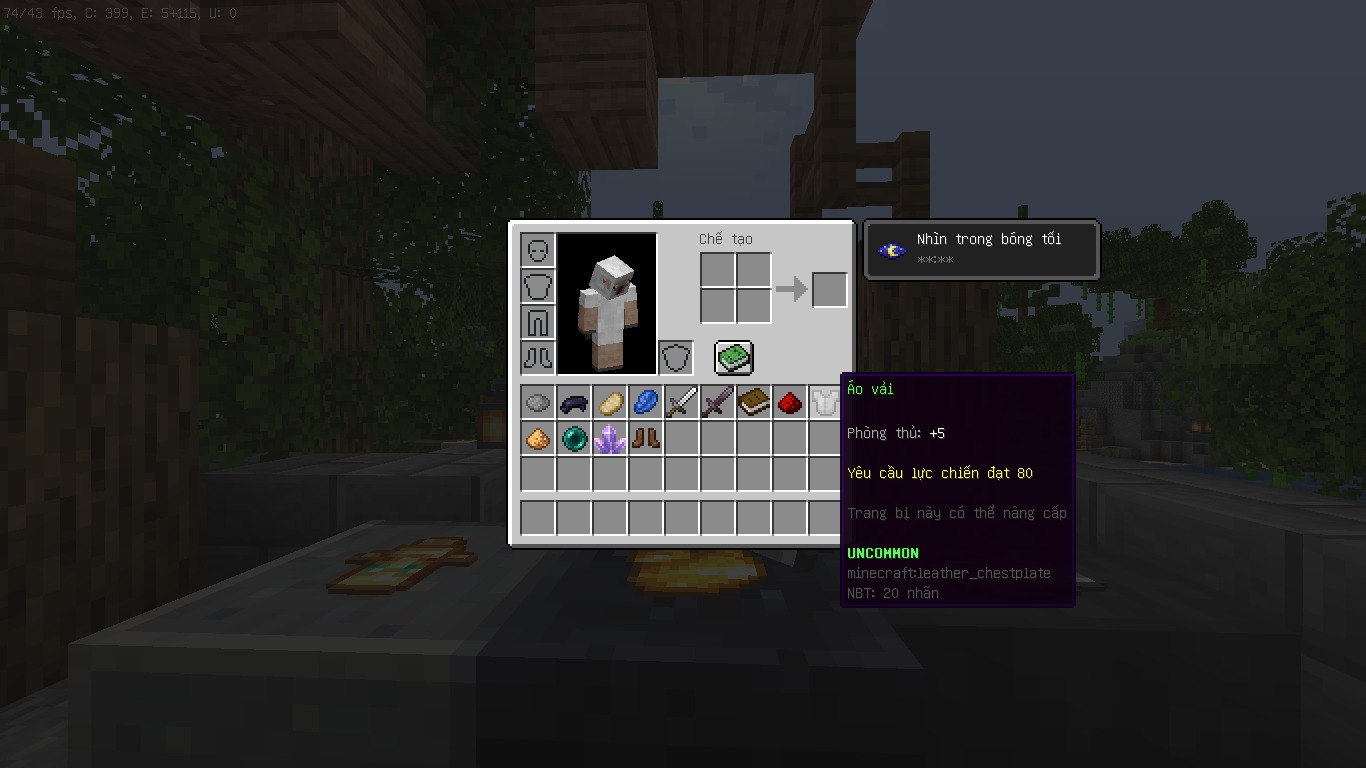Click the empty chestplate armor slot
This screenshot has width=1366, height=768.
[x=538, y=286]
